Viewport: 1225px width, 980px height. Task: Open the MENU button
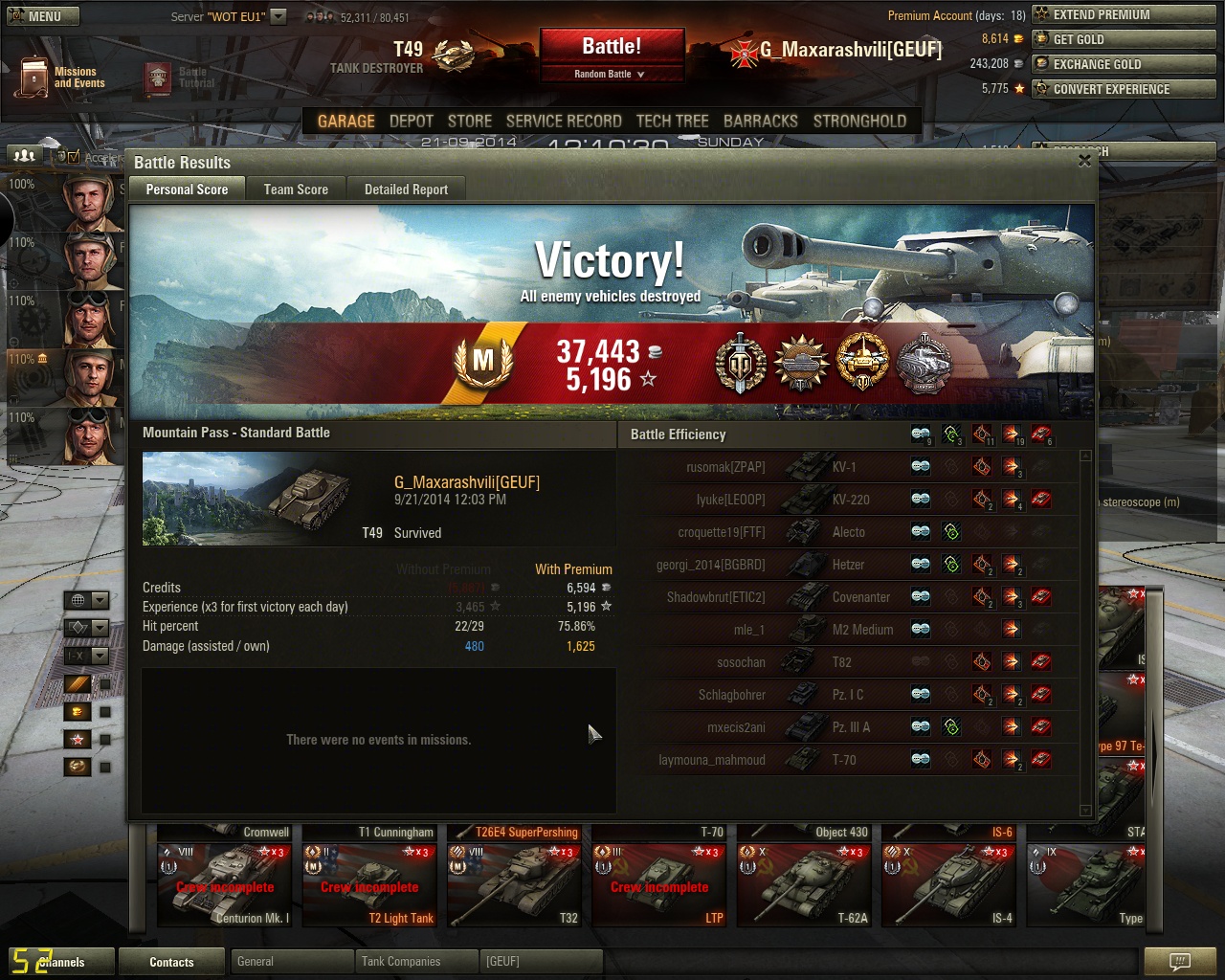pyautogui.click(x=42, y=16)
